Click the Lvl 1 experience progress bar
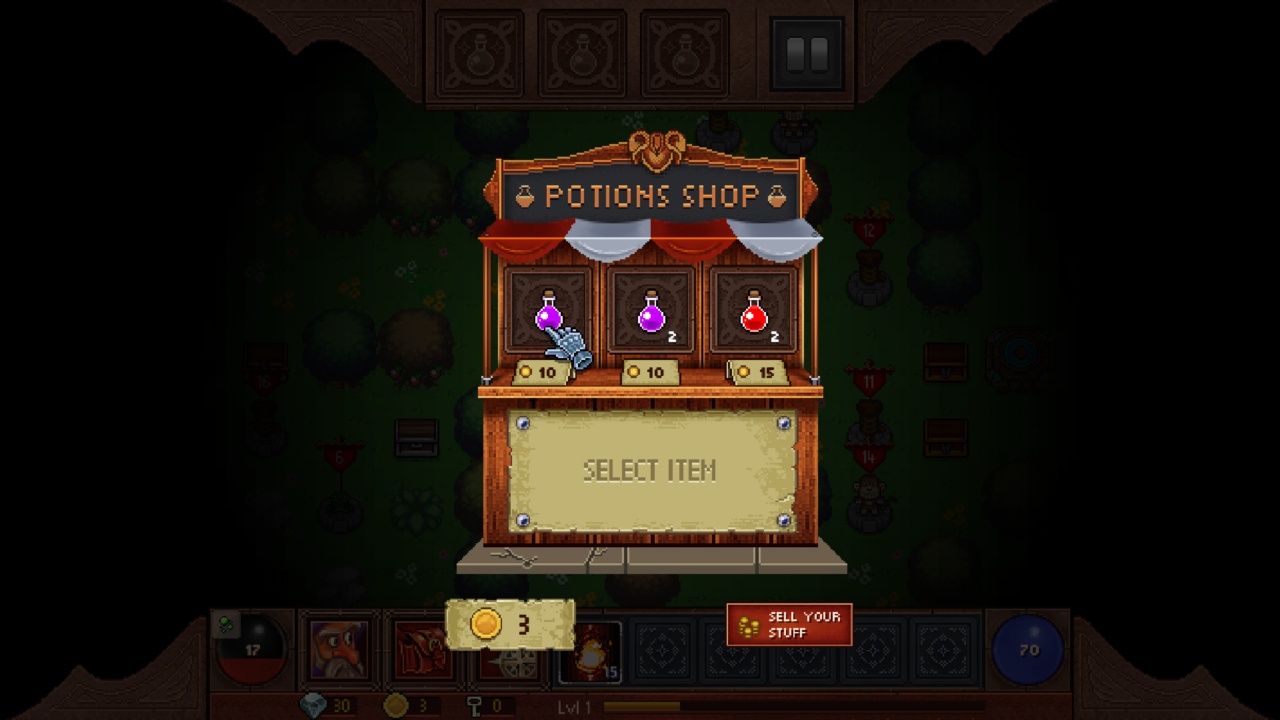The height and width of the screenshot is (720, 1280). point(660,704)
